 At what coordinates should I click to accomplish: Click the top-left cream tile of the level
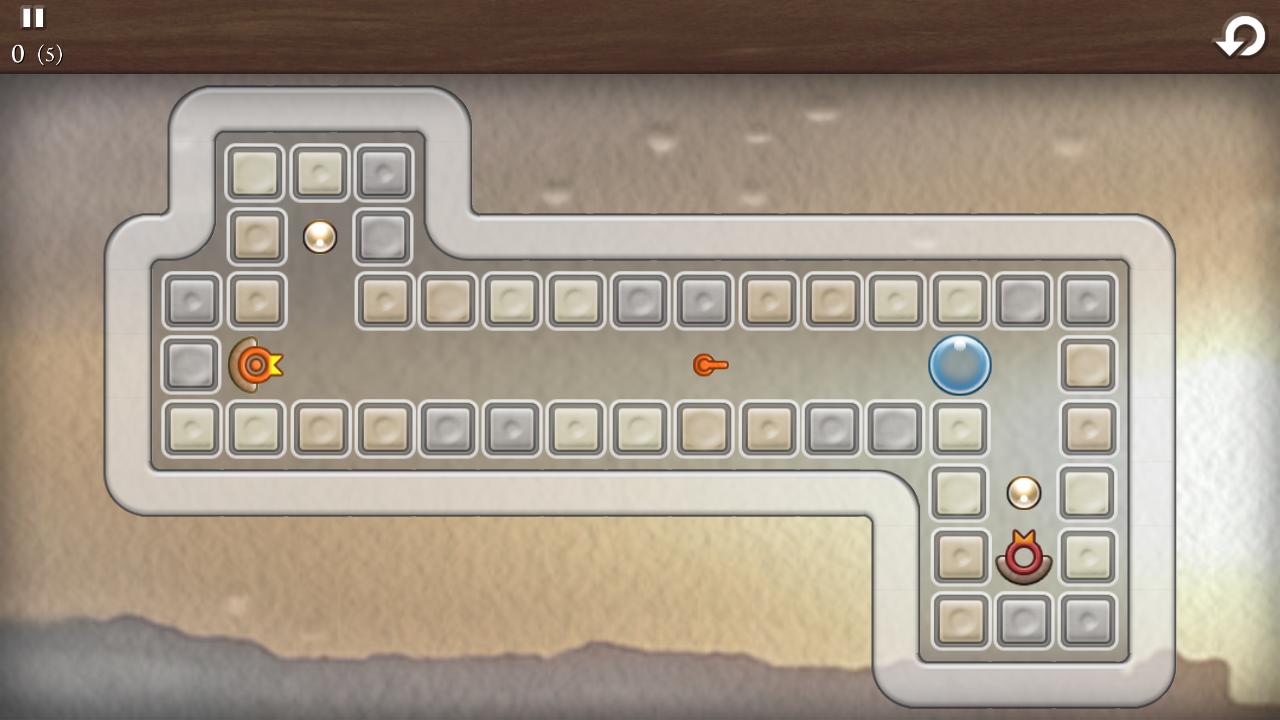coord(256,172)
